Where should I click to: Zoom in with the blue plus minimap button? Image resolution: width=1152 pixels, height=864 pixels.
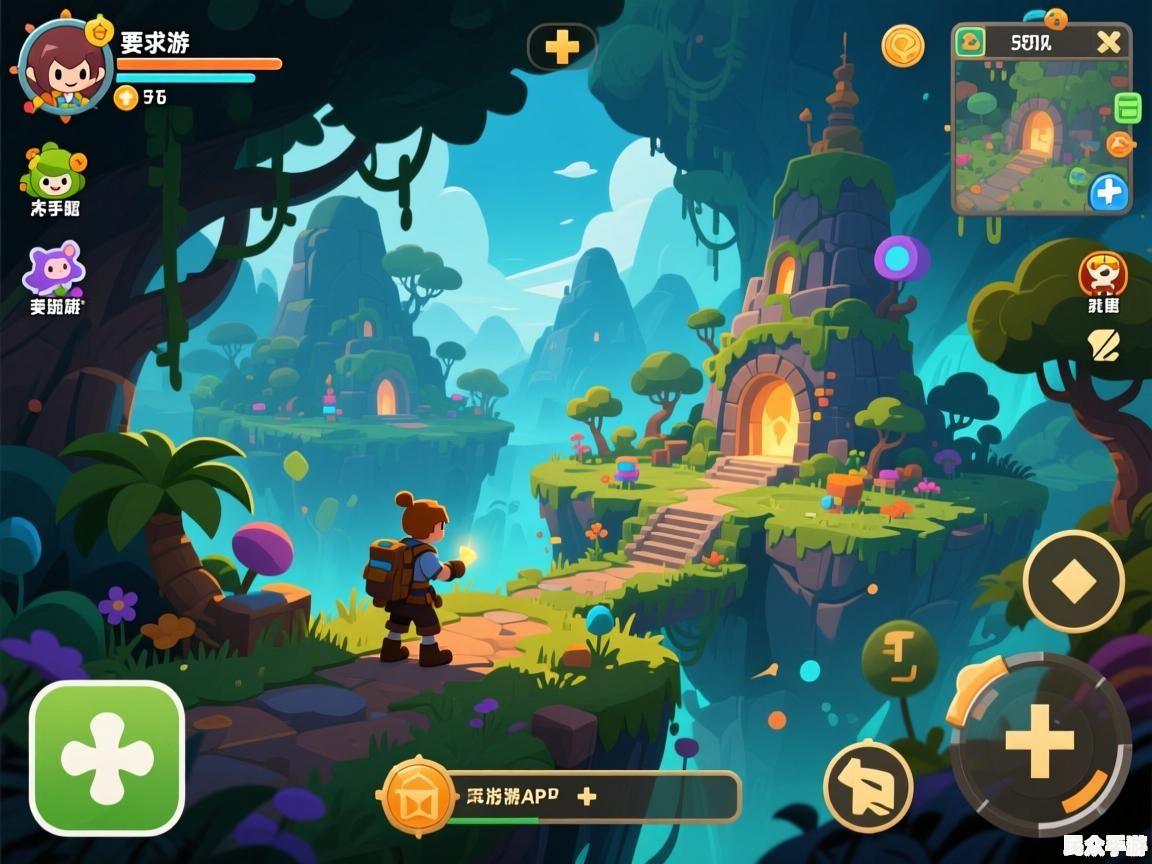[x=1108, y=192]
